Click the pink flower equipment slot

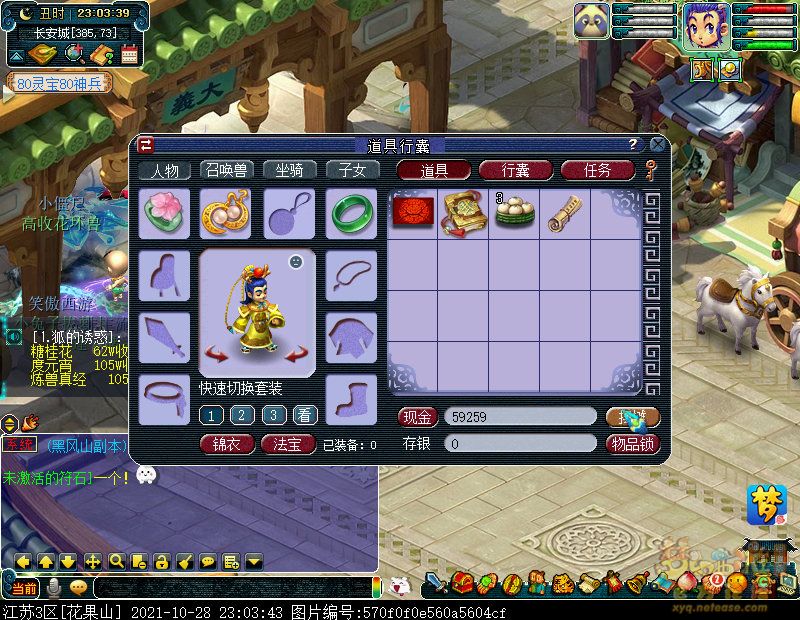coord(164,213)
